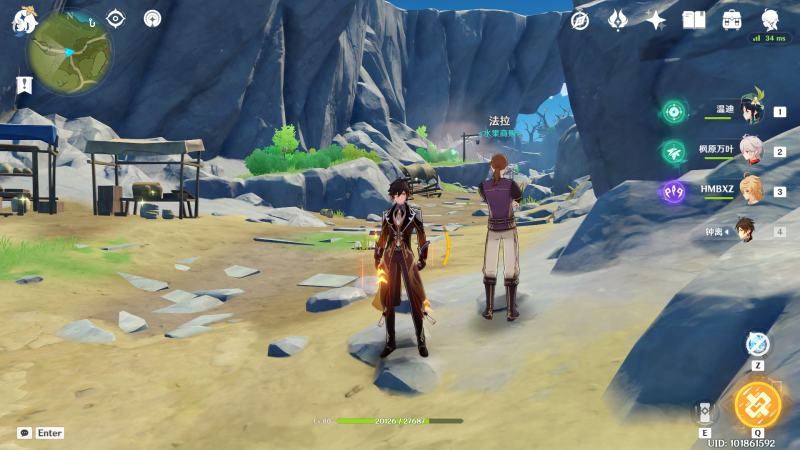Click the eye-shaped icon beside the minimap

[116, 18]
